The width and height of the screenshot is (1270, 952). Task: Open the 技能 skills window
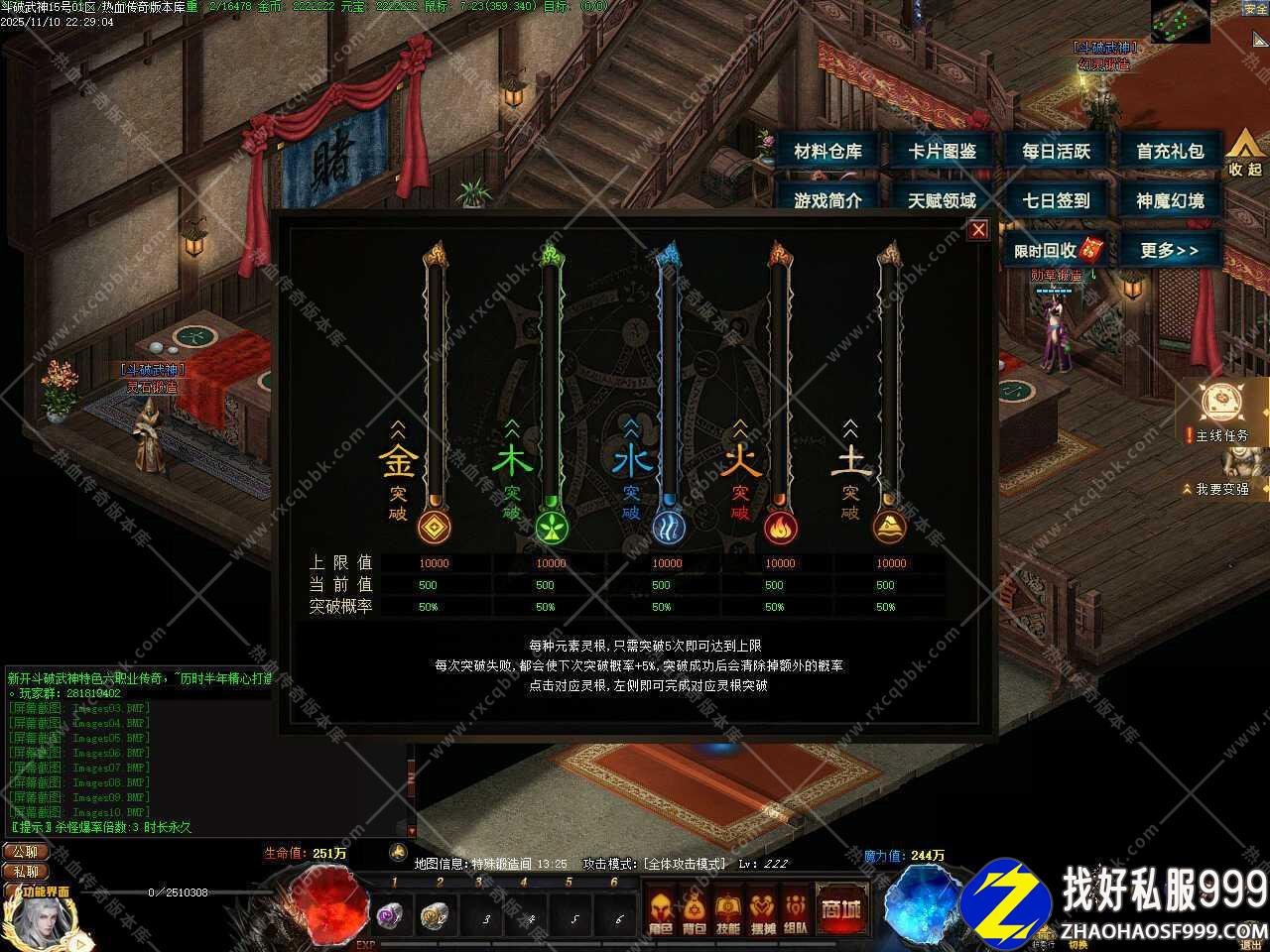pos(728,912)
